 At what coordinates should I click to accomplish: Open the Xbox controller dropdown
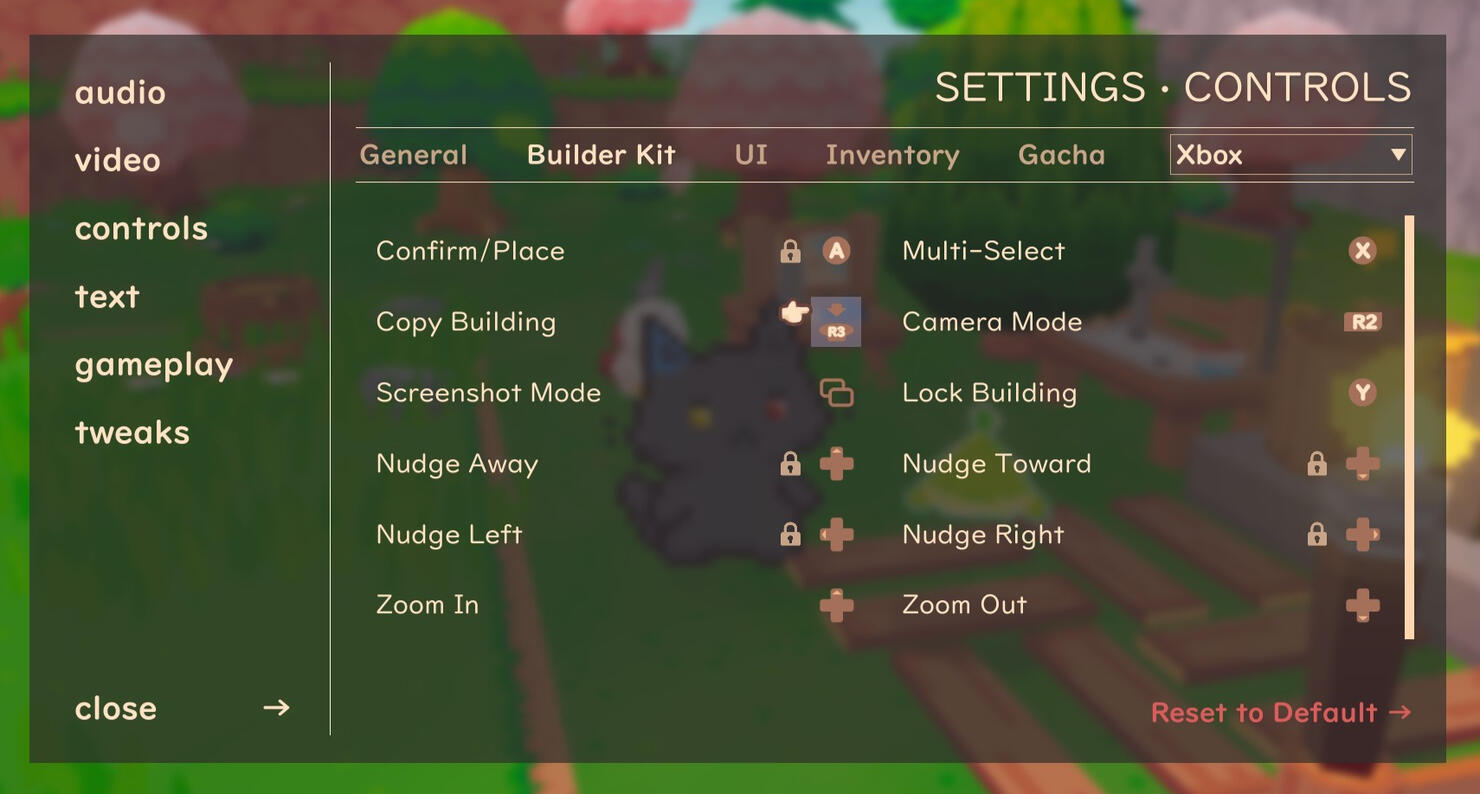1290,155
